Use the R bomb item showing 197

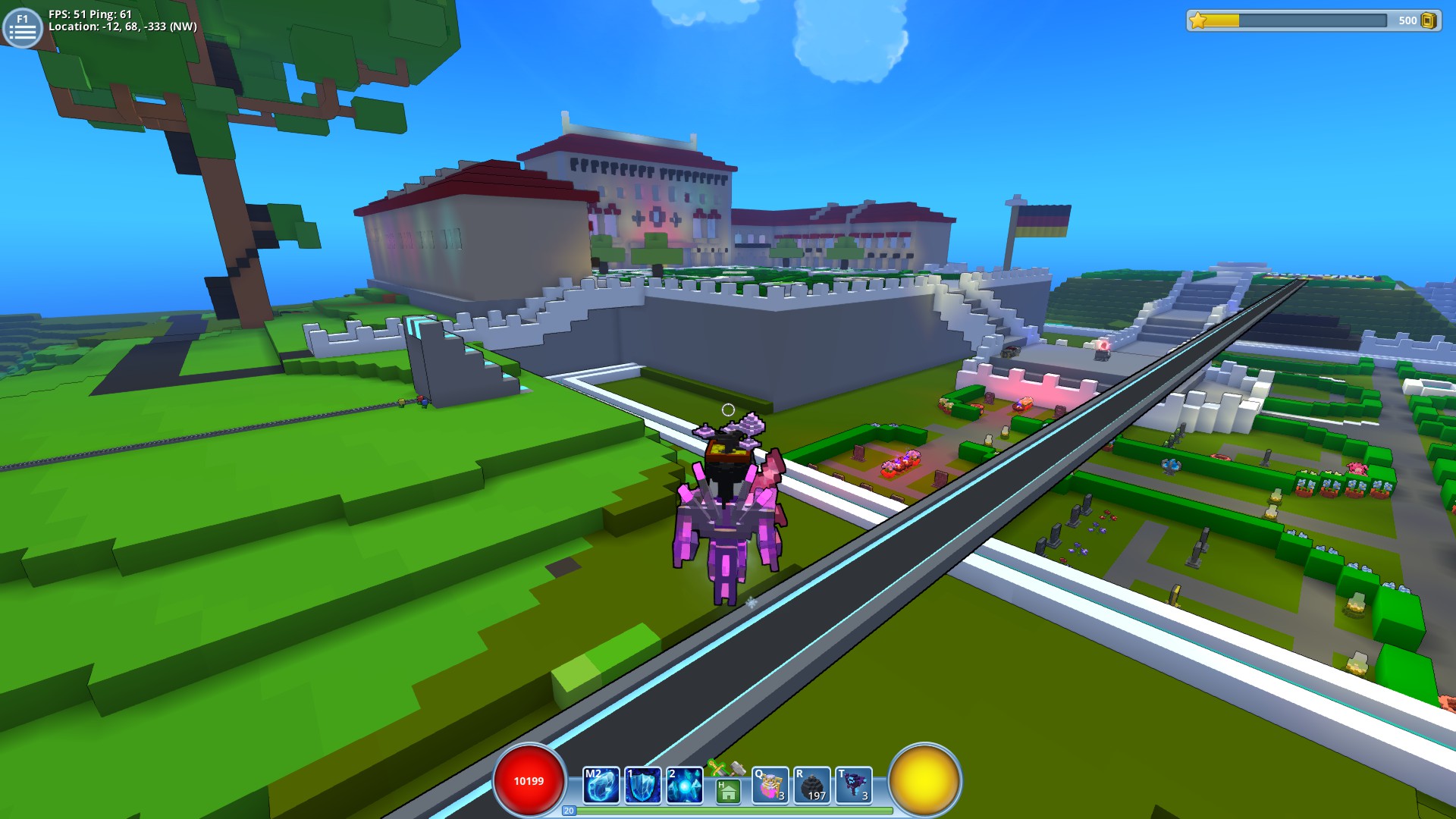(811, 786)
